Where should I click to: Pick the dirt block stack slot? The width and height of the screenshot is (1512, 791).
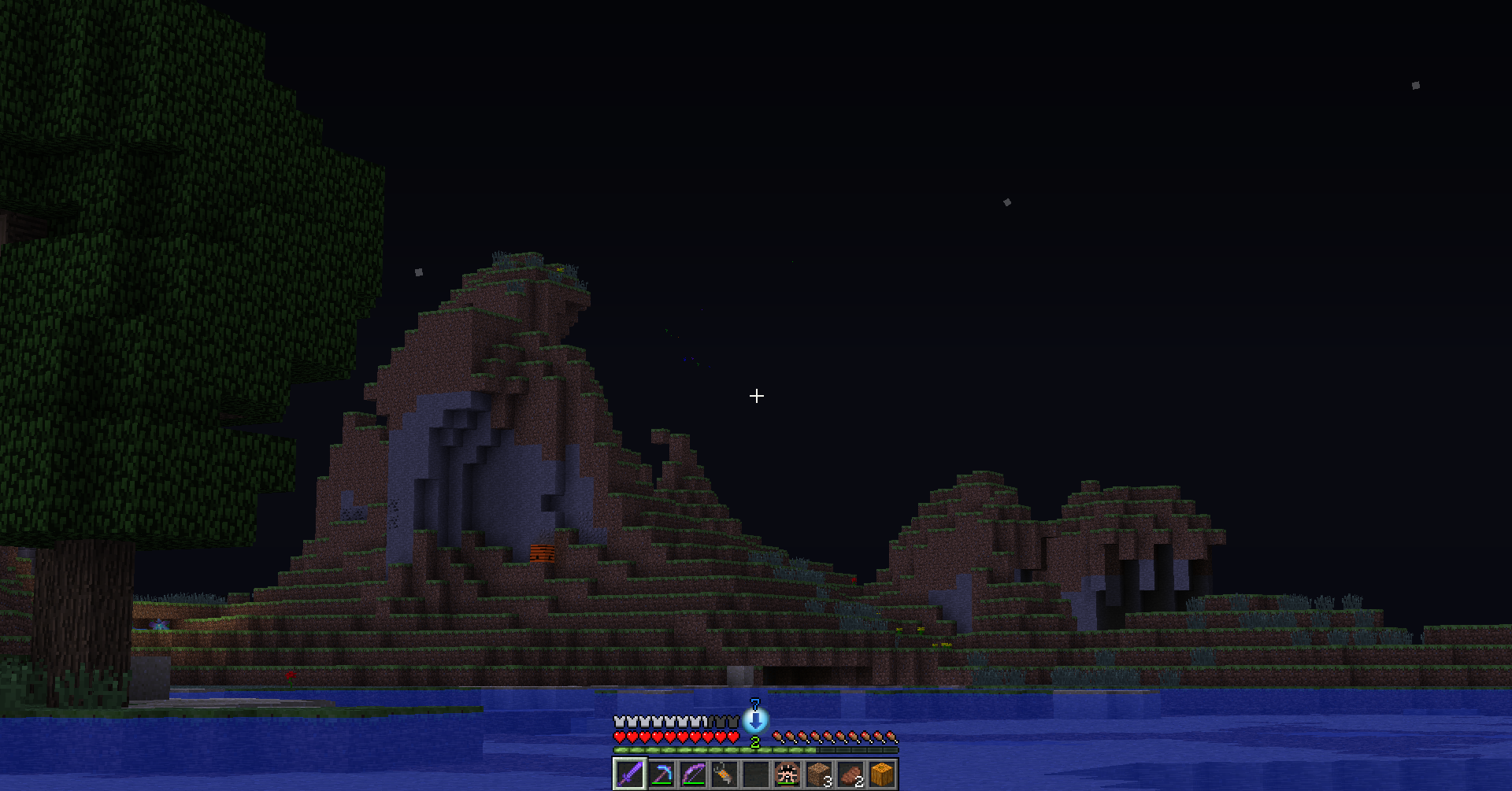click(819, 774)
